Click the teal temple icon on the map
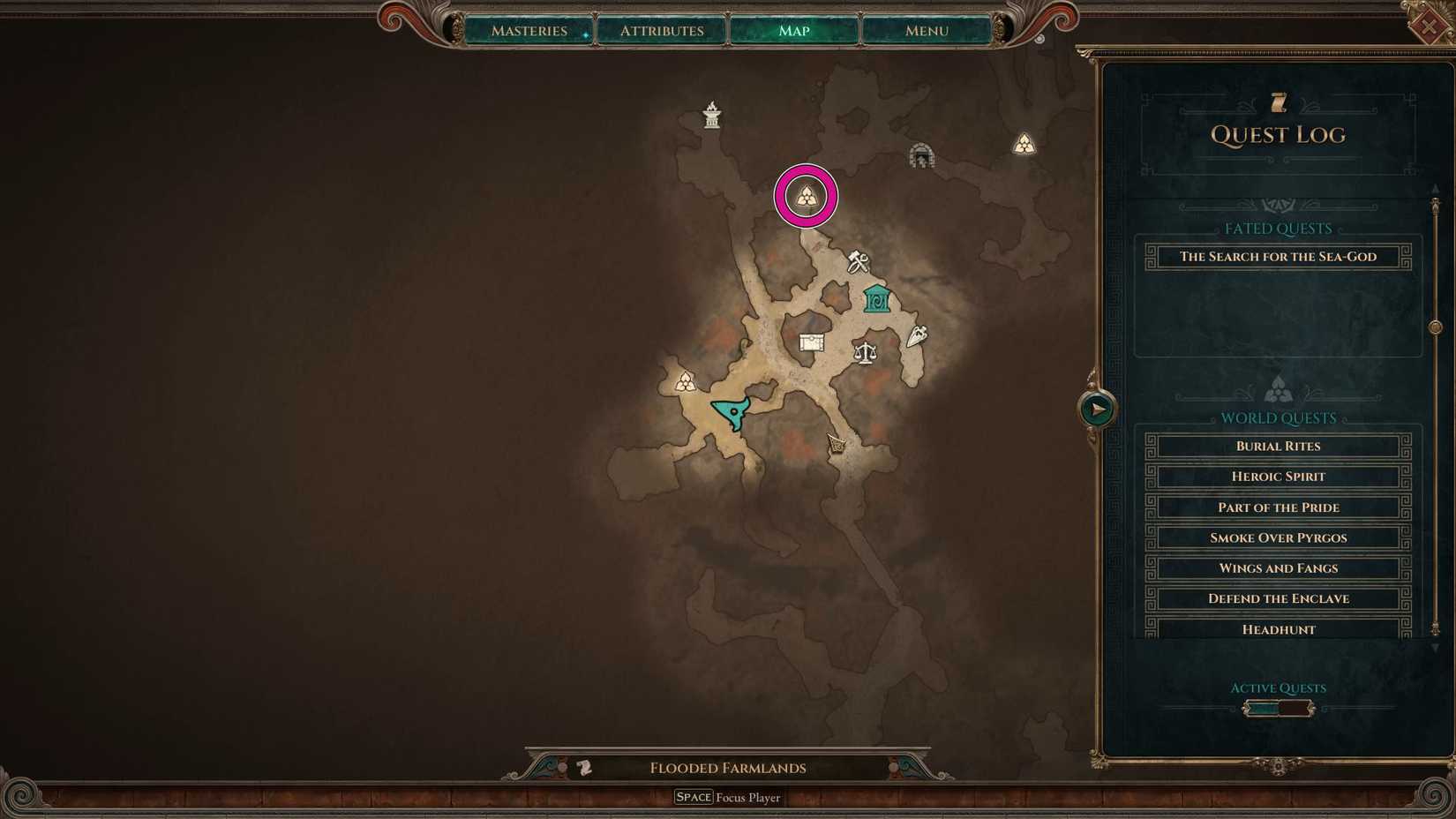1456x819 pixels. [x=874, y=301]
